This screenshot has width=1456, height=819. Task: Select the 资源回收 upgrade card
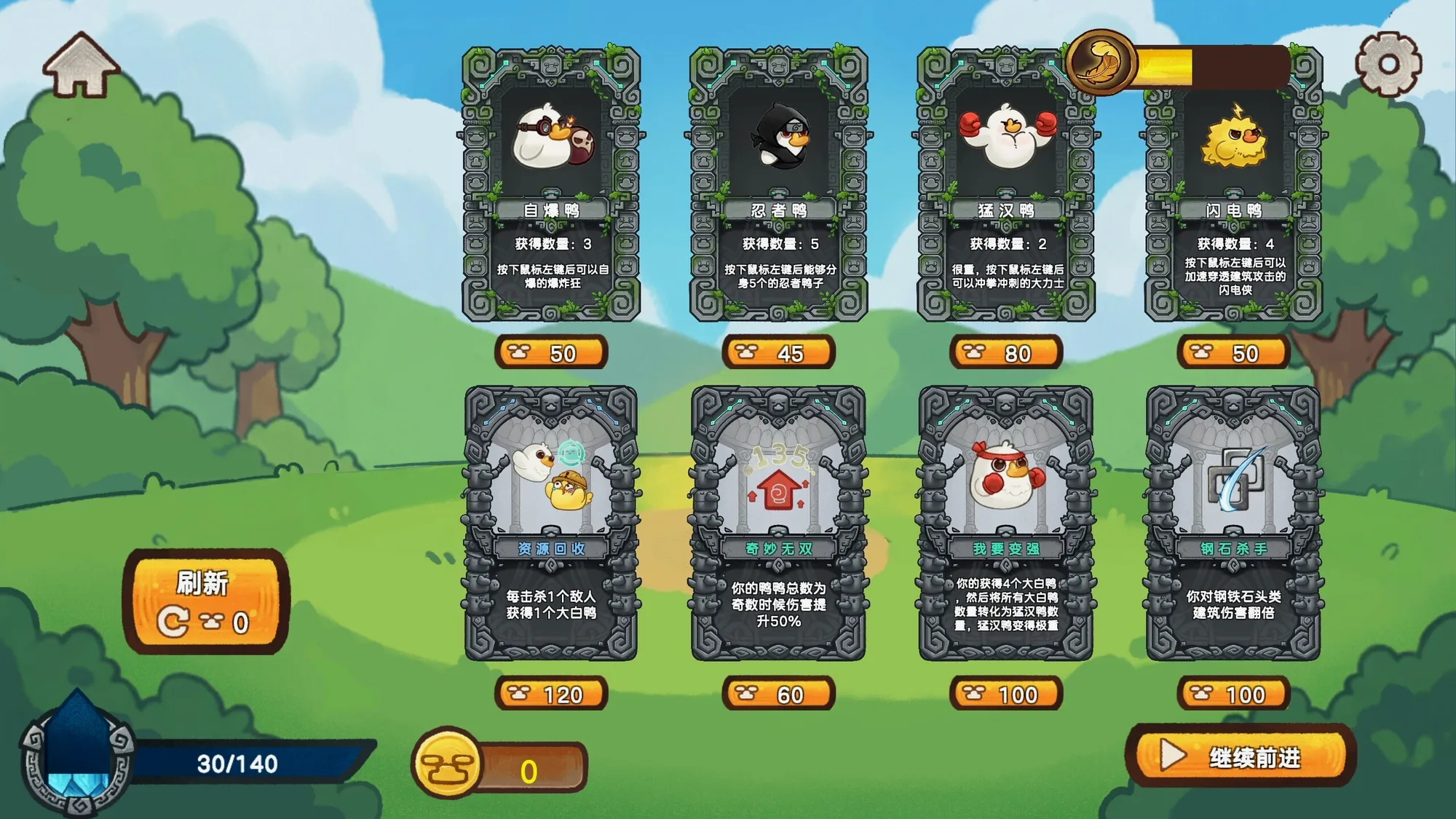[551, 523]
